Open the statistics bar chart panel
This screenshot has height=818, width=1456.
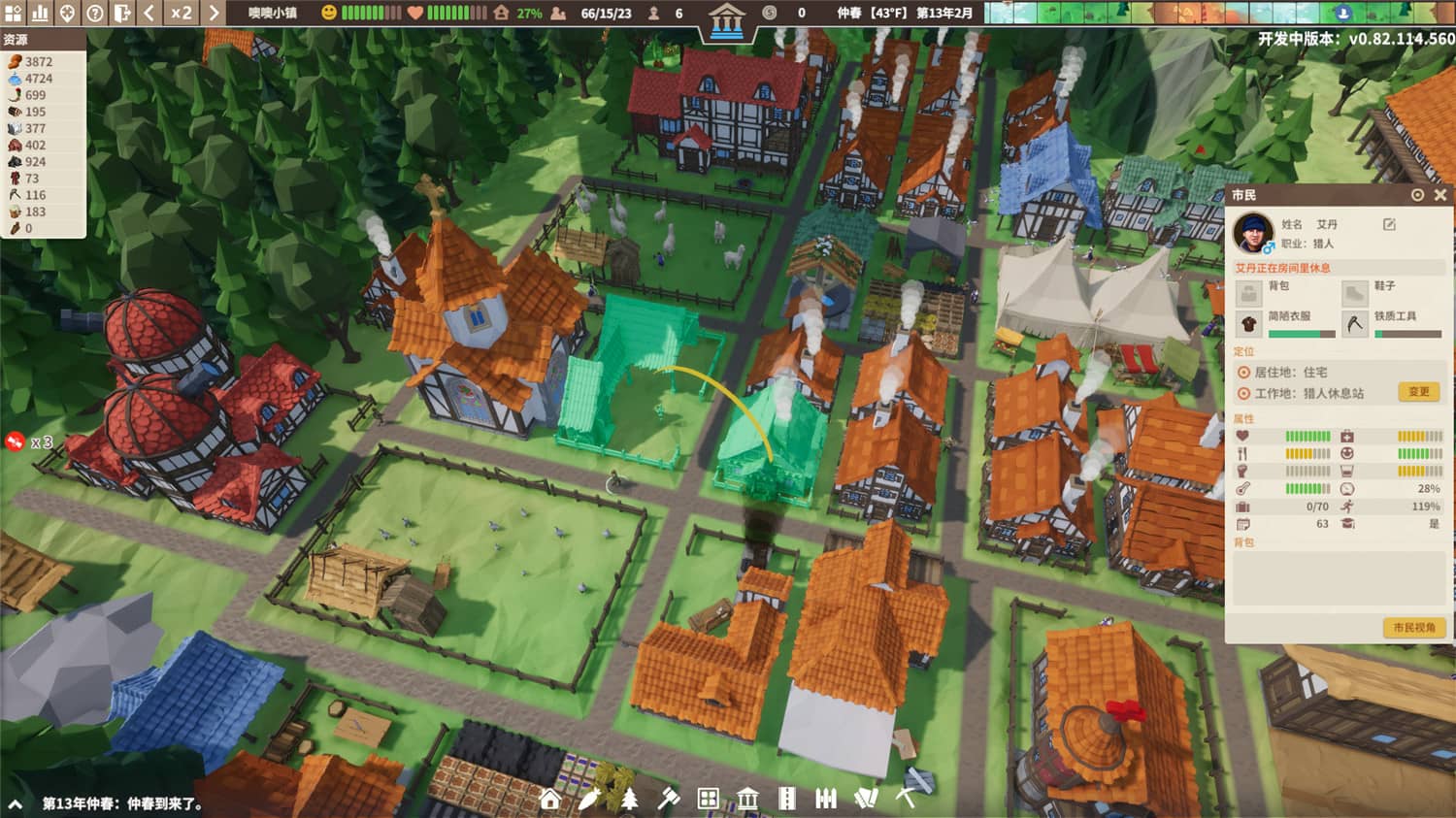(x=40, y=14)
